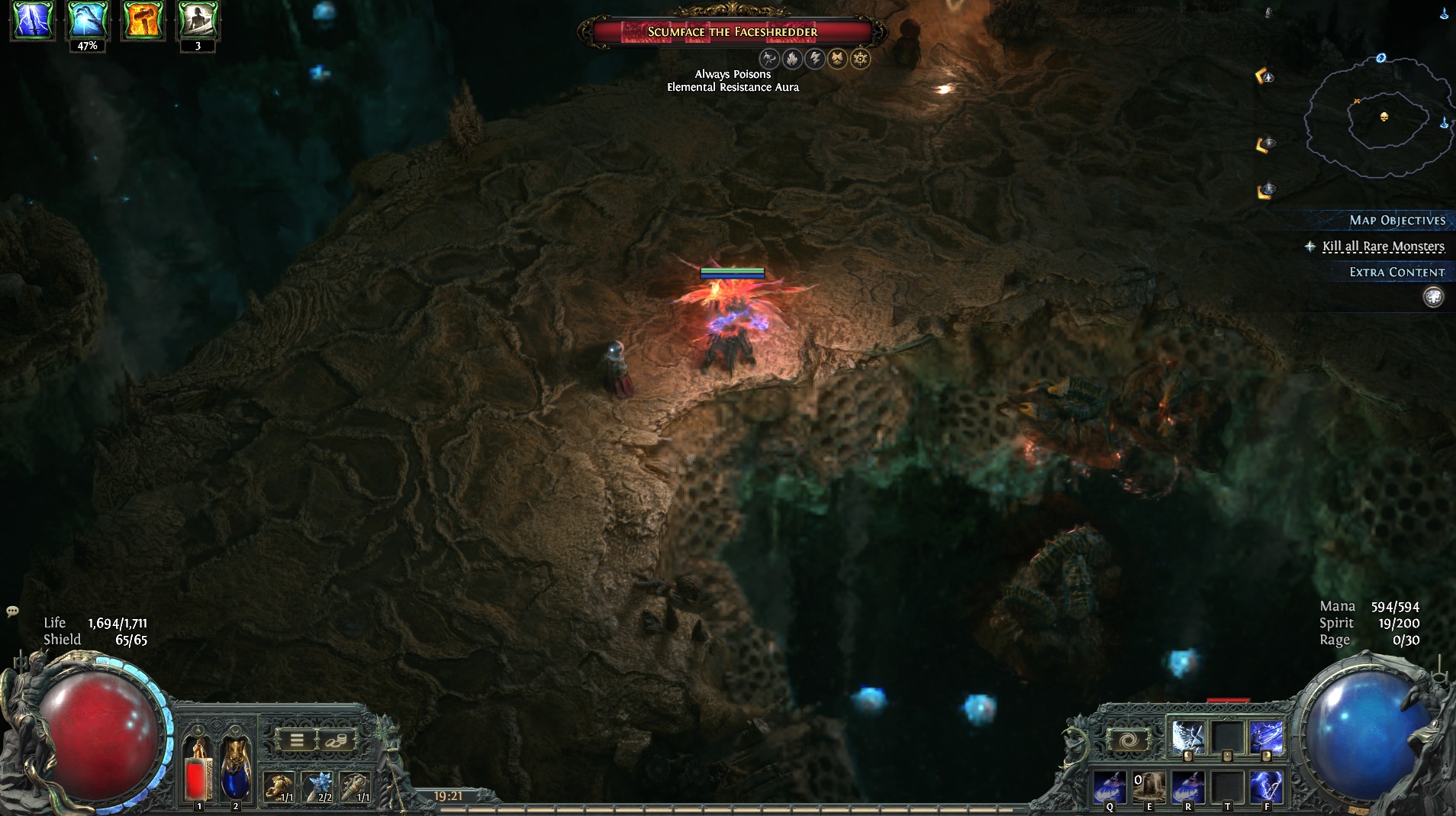1456x816 pixels.
Task: Click the Map Objectives header
Action: click(x=1396, y=221)
